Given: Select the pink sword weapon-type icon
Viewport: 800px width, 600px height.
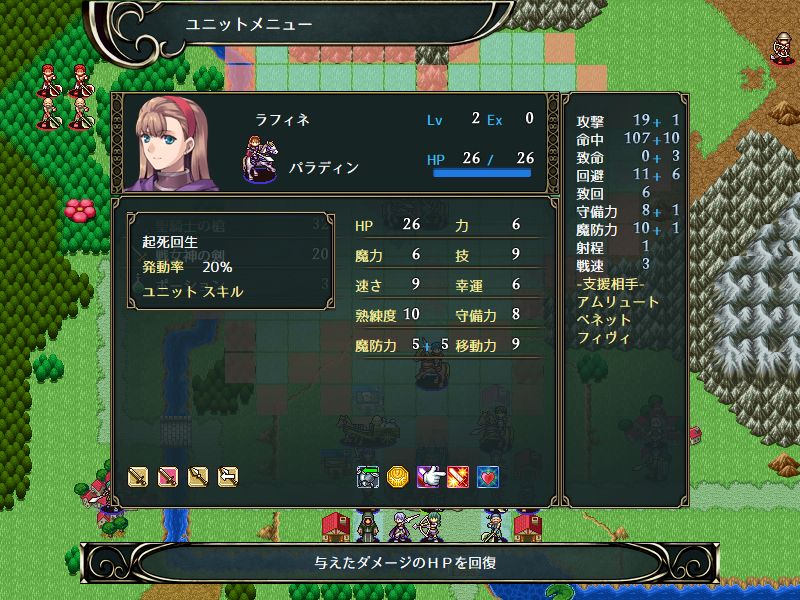Looking at the screenshot, I should pos(168,477).
